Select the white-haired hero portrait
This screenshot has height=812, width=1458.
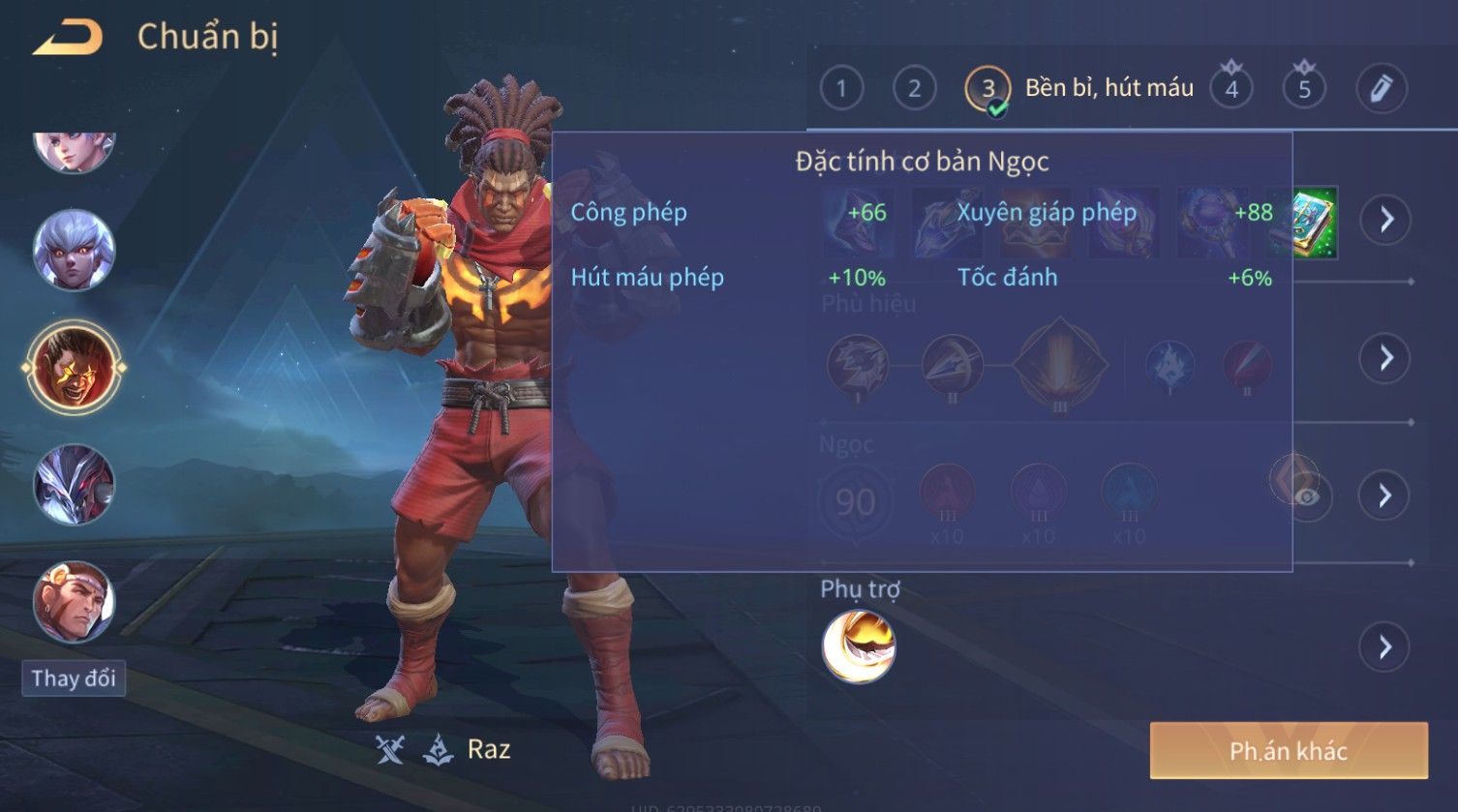[x=74, y=251]
